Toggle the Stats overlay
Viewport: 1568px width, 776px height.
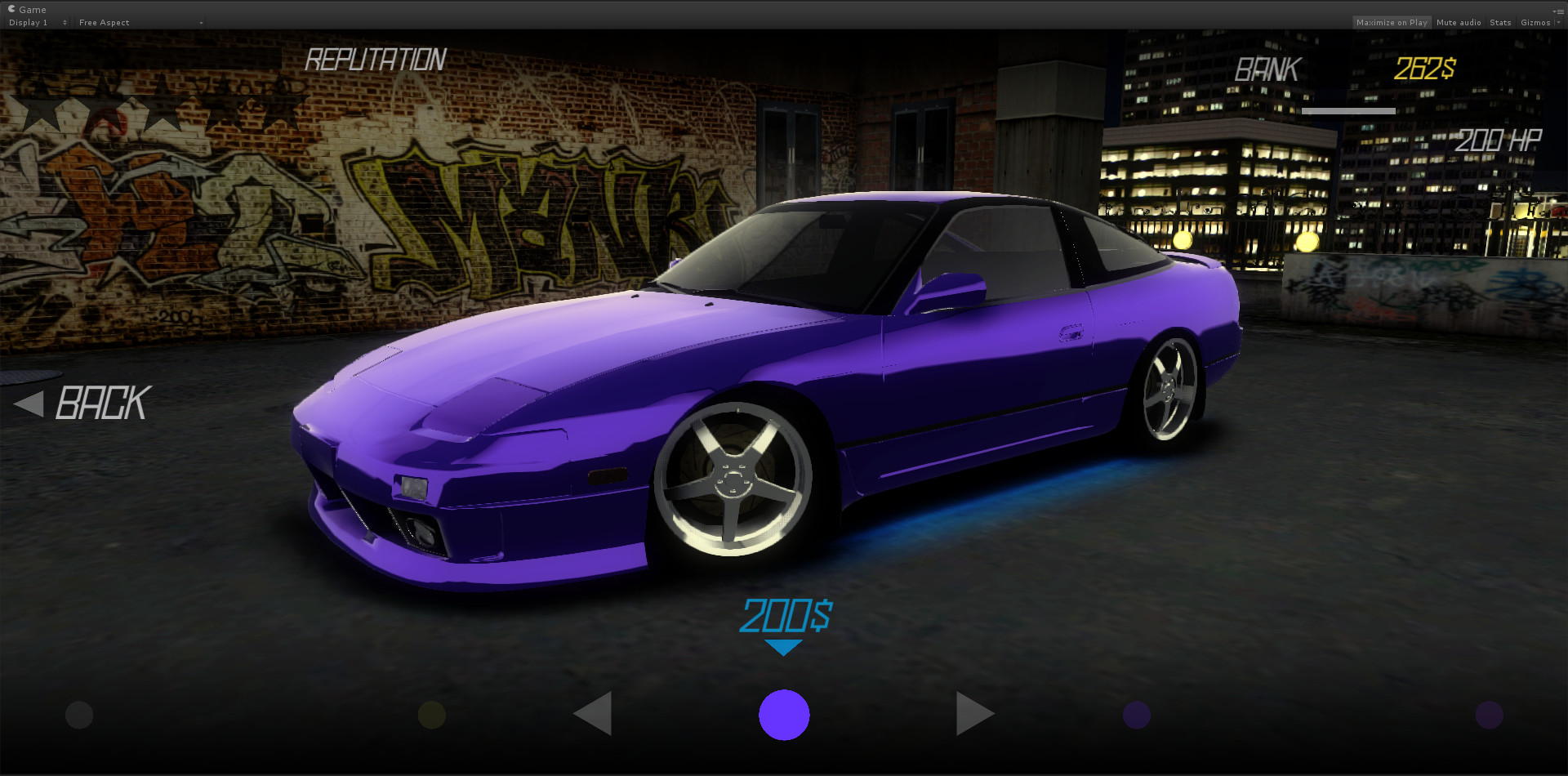(x=1500, y=22)
